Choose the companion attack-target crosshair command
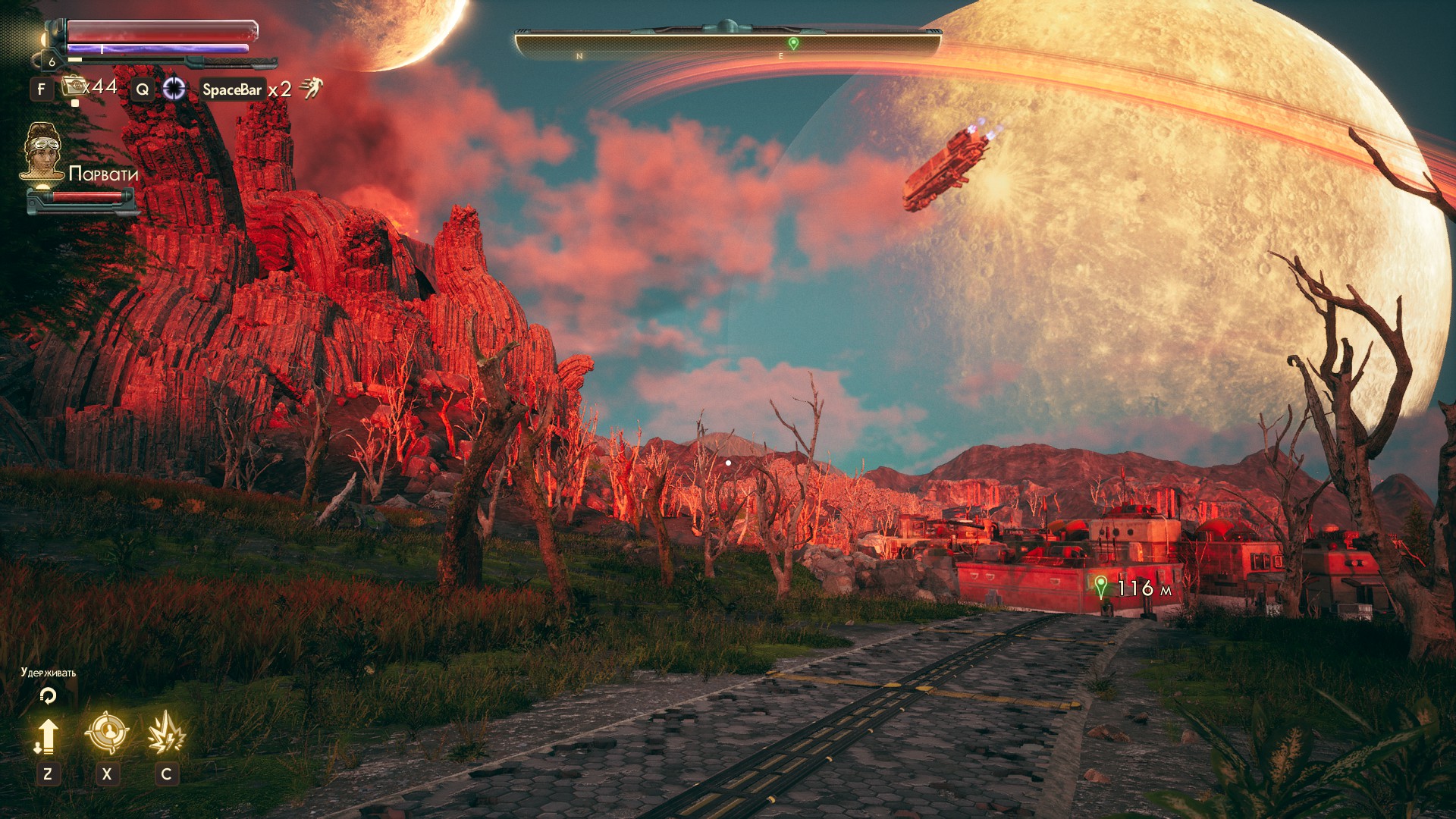 pyautogui.click(x=107, y=733)
